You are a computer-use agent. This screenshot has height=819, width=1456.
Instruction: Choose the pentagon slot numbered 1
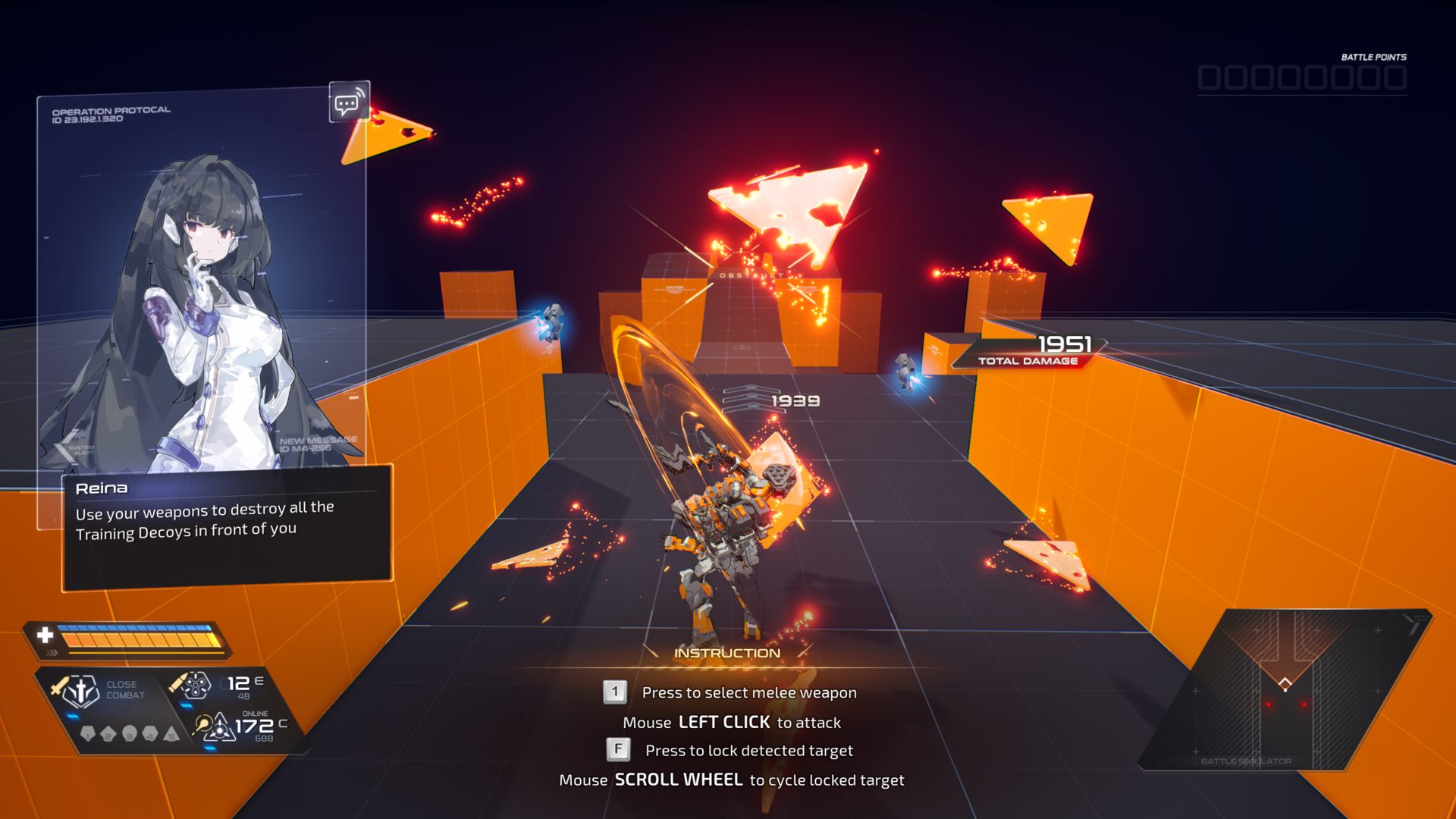[x=87, y=734]
